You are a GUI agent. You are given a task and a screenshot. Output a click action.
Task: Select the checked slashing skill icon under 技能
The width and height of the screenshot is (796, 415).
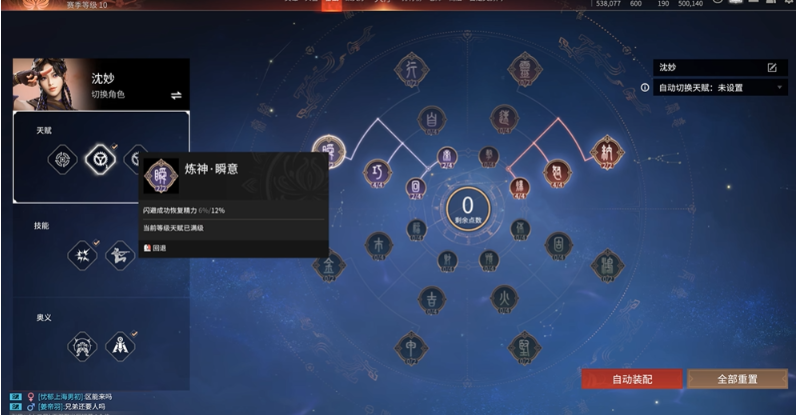82,256
